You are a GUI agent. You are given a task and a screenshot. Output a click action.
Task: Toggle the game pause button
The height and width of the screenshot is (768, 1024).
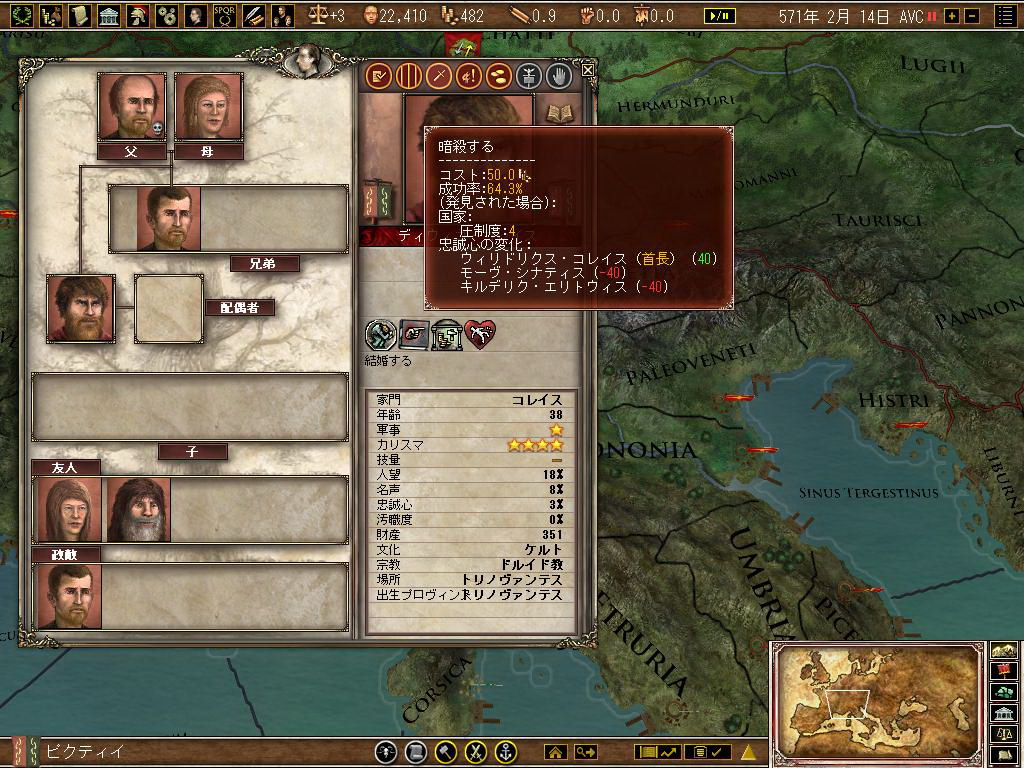coord(717,16)
